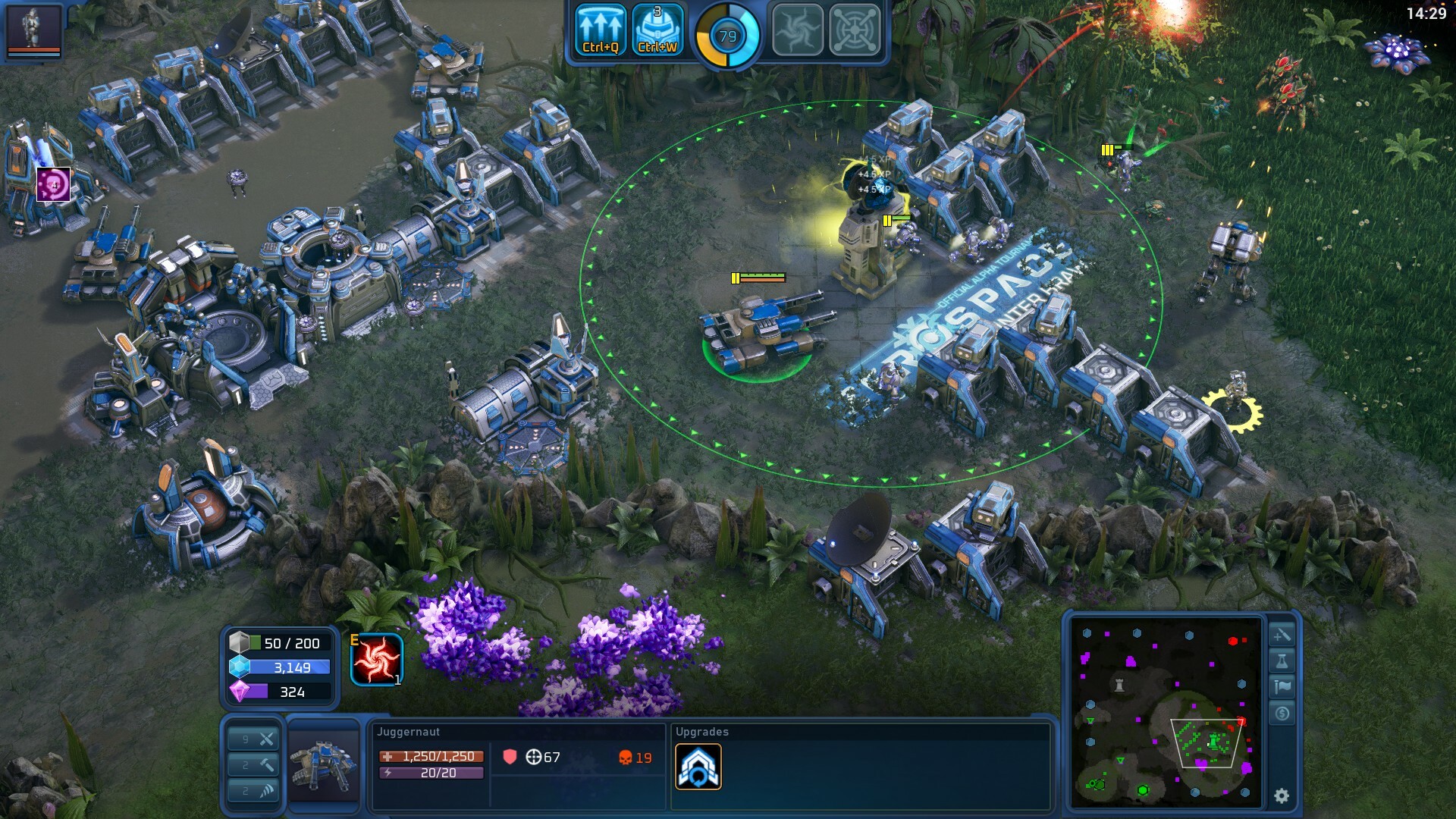The width and height of the screenshot is (1456, 819).
Task: Select the Juggernaut unit portrait
Action: click(x=326, y=766)
